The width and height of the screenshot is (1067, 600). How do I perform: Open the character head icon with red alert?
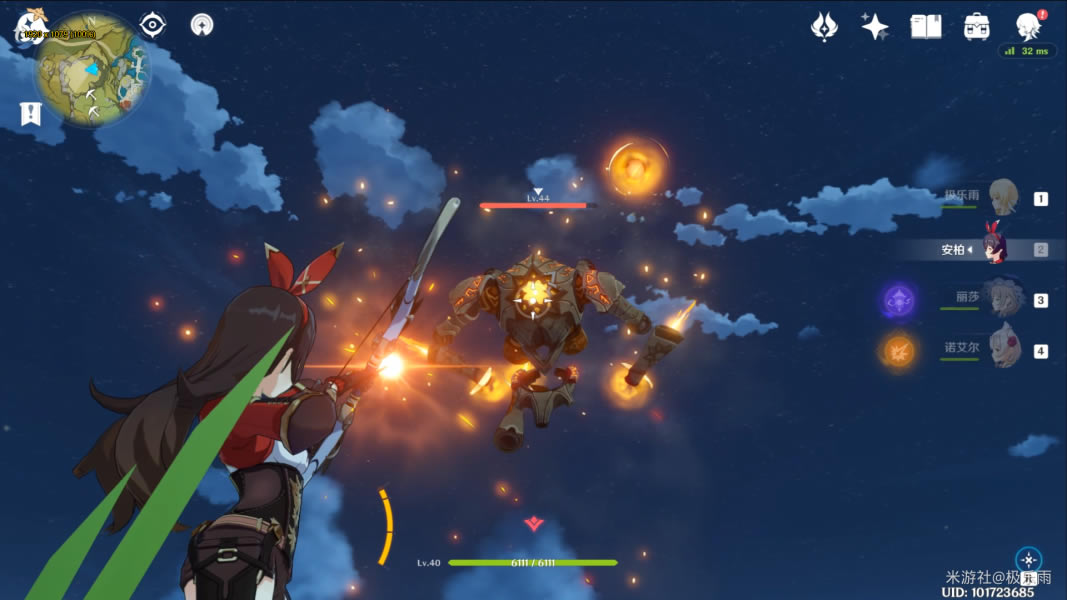point(1028,25)
